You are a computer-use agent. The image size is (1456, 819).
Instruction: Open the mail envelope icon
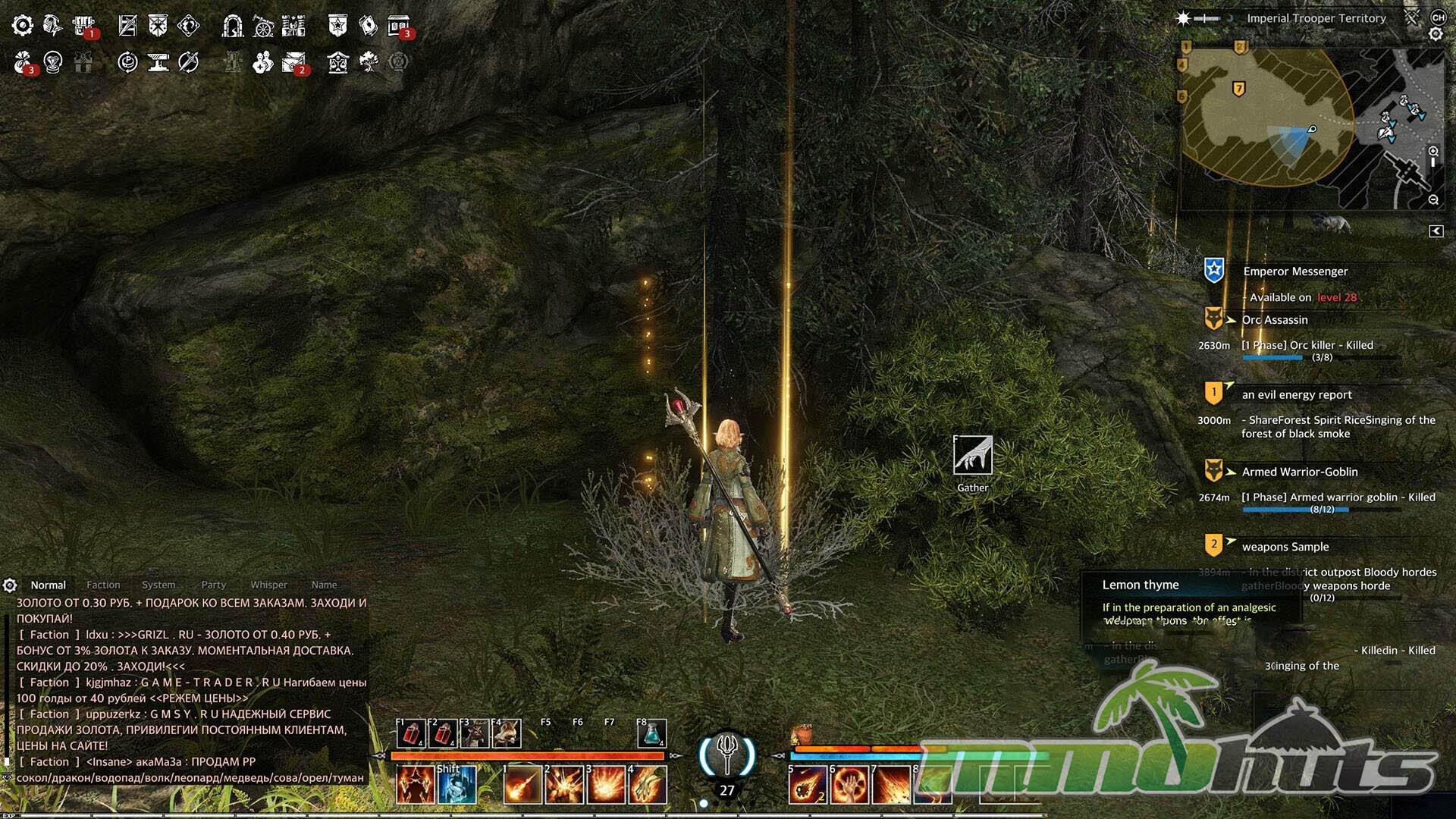click(x=293, y=62)
